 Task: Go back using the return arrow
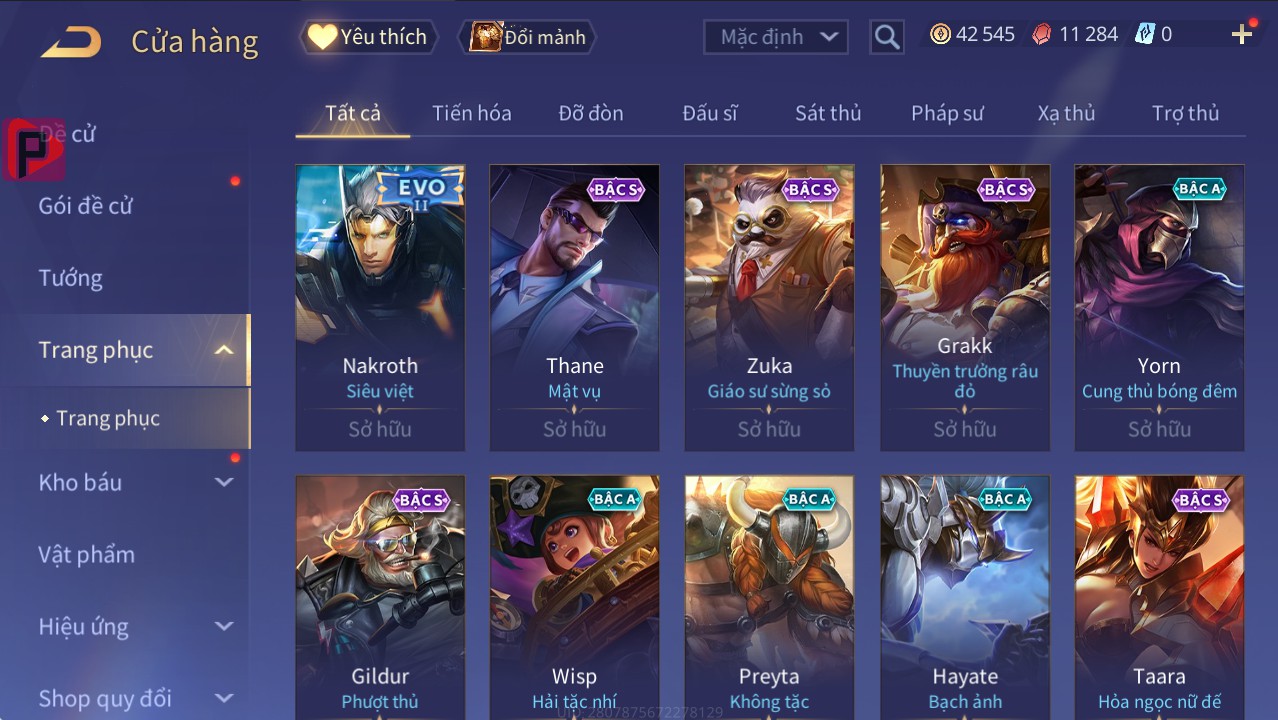point(71,42)
